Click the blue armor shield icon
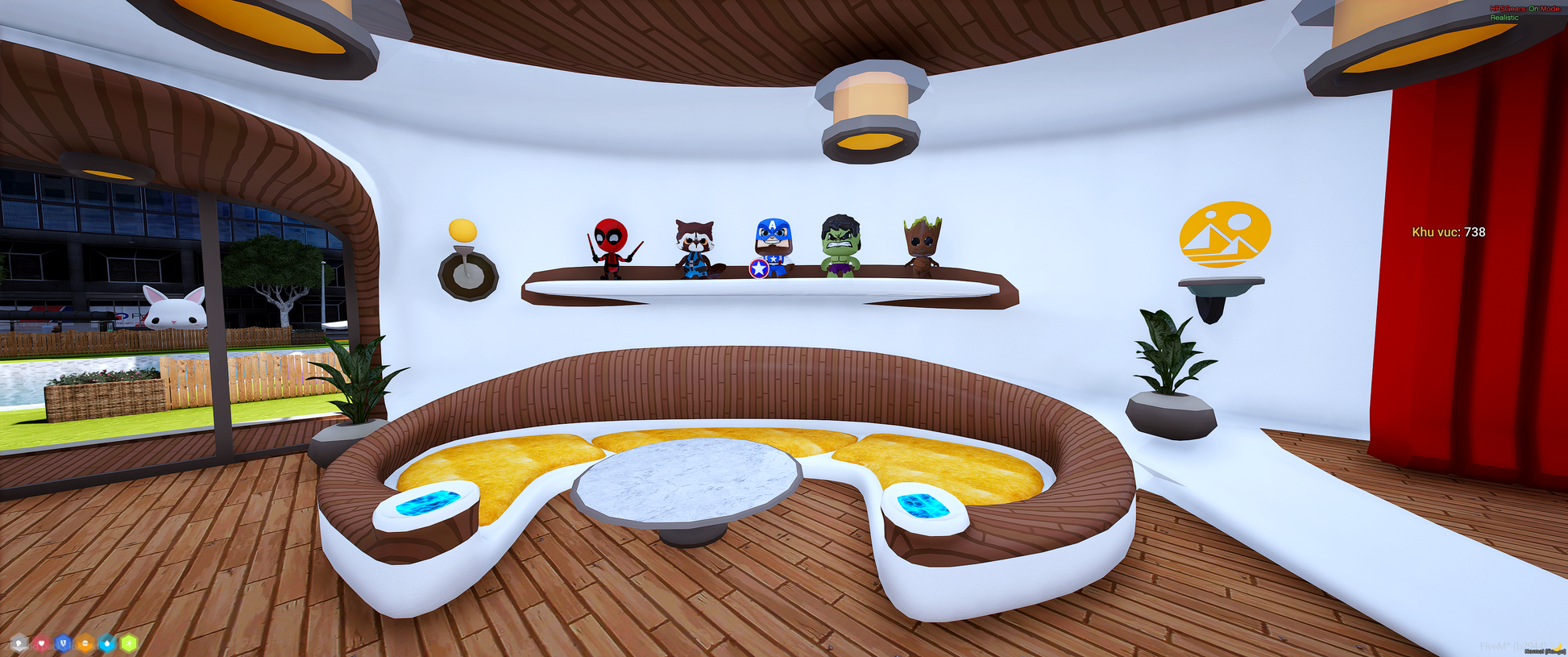The image size is (1568, 657). 63,643
